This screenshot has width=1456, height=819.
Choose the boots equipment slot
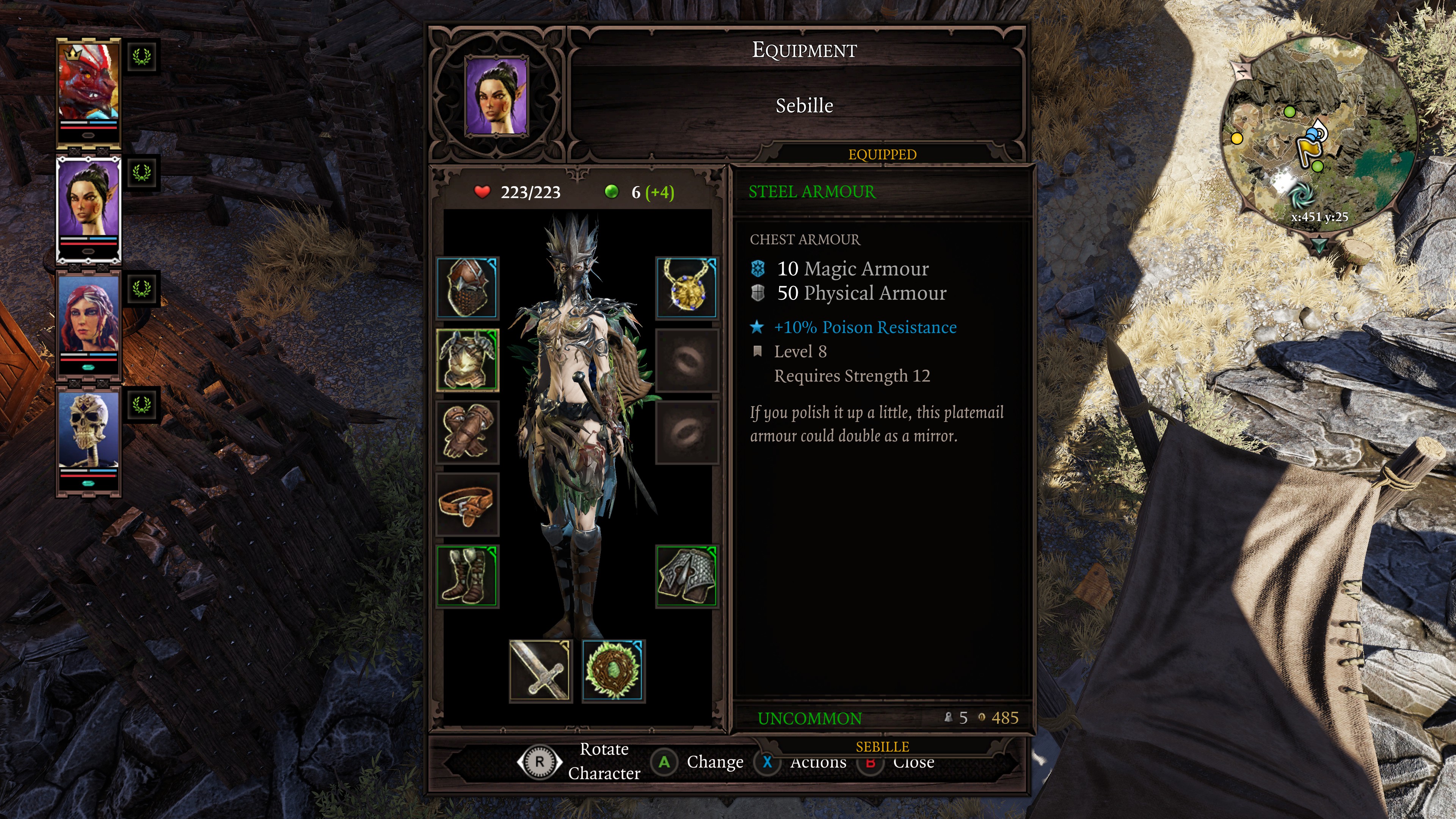click(468, 576)
